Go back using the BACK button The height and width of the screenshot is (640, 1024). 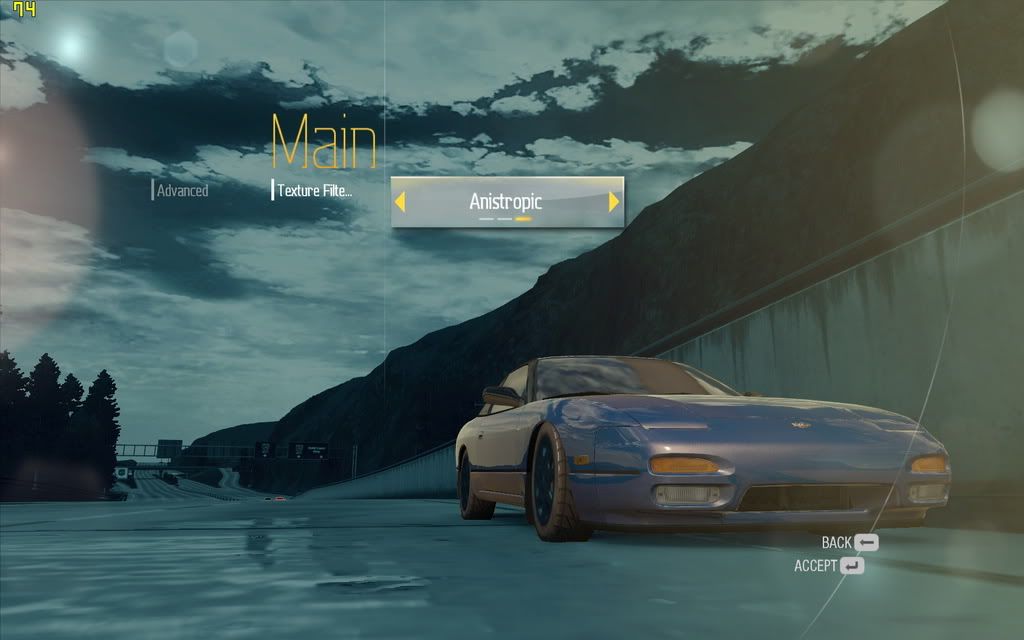850,543
